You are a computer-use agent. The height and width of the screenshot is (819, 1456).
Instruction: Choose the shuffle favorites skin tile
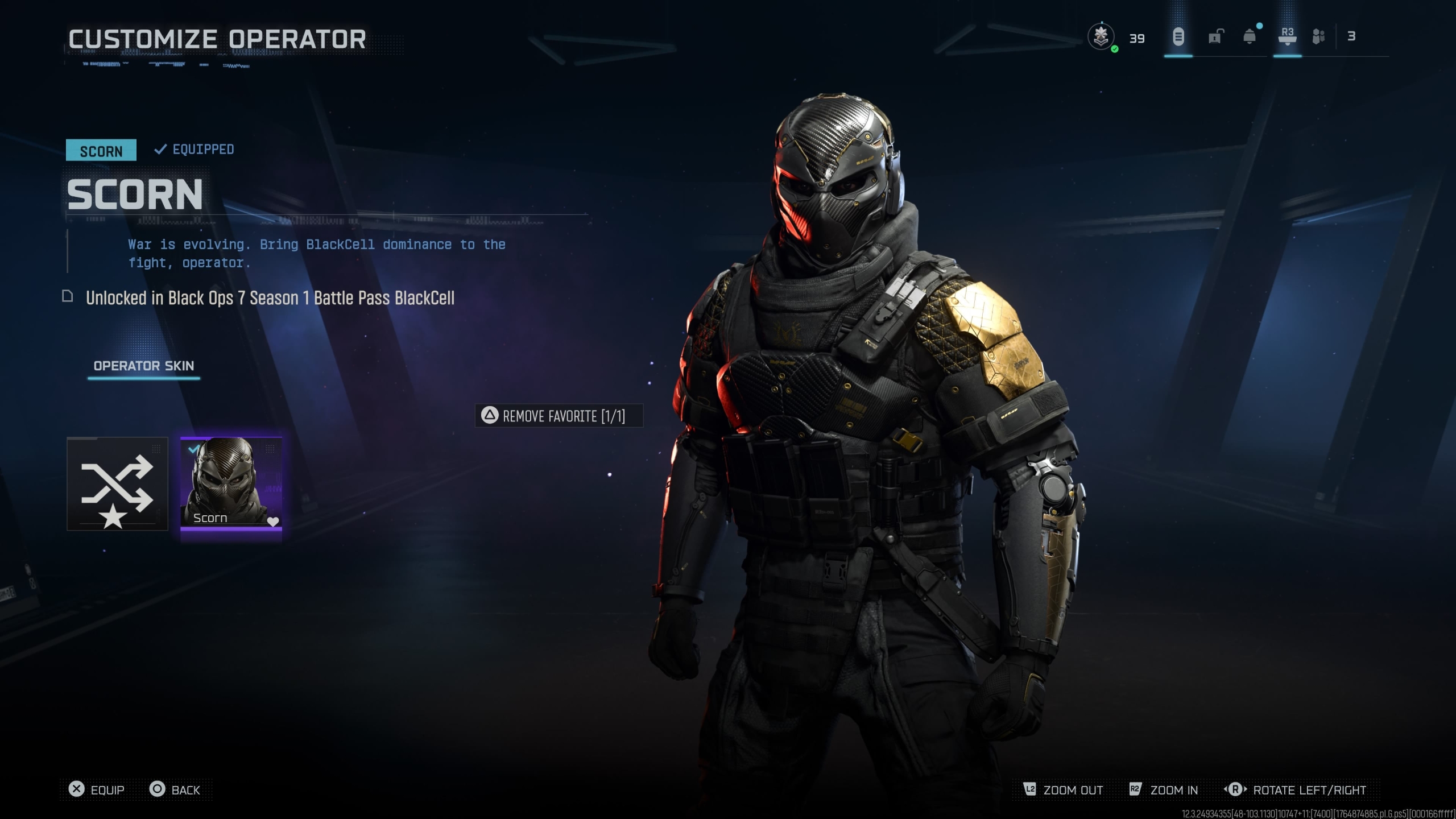117,483
